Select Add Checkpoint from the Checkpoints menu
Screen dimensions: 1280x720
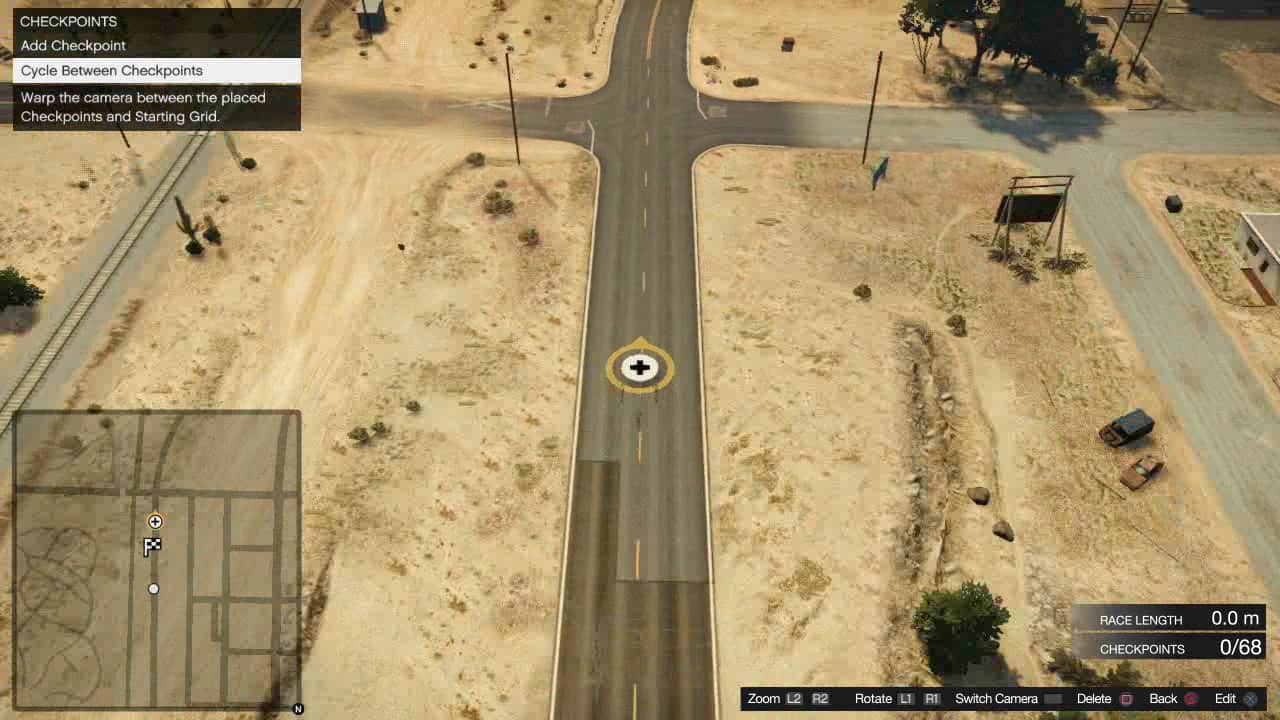pyautogui.click(x=73, y=45)
